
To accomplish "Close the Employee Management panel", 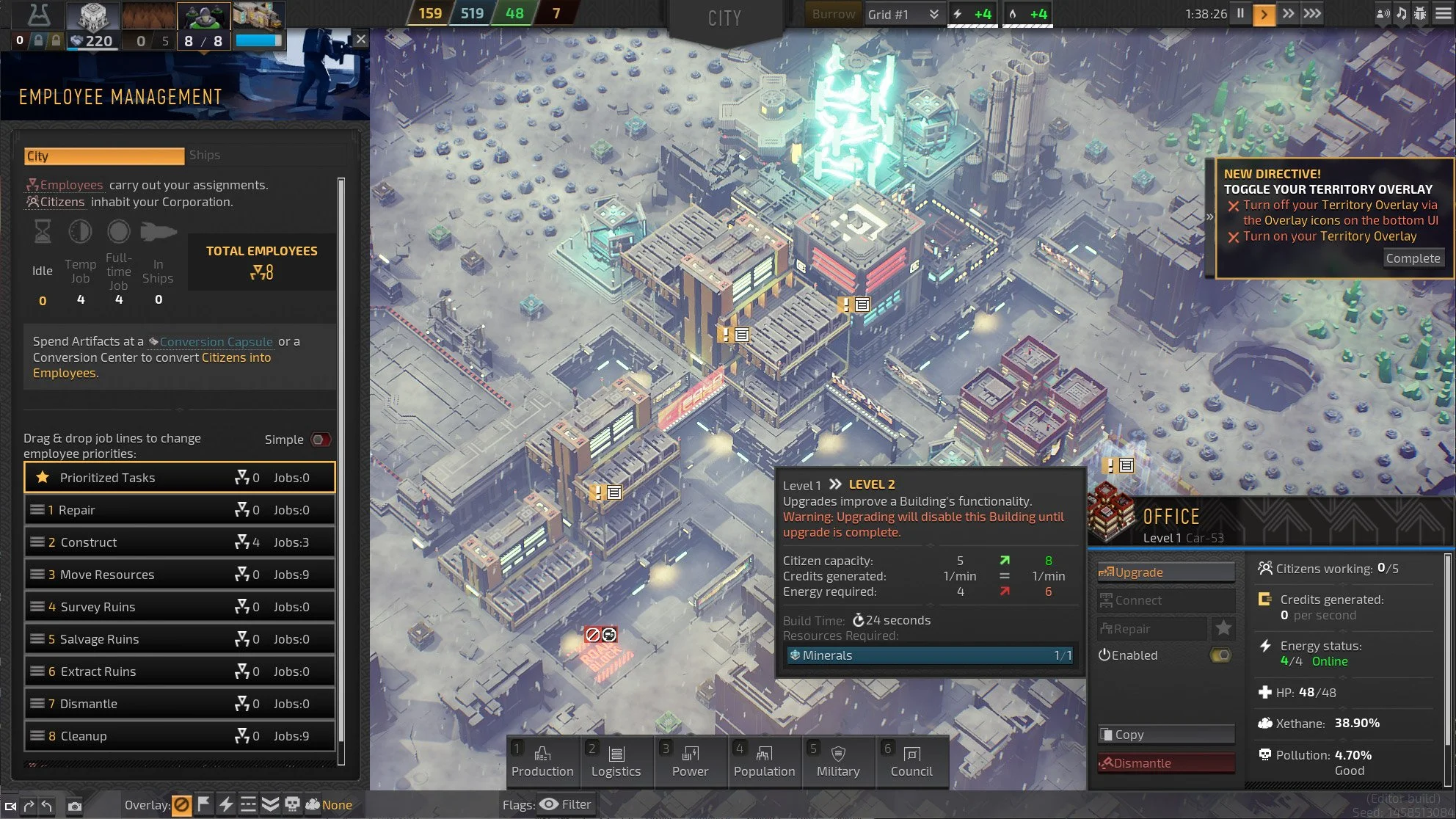I will [x=360, y=40].
